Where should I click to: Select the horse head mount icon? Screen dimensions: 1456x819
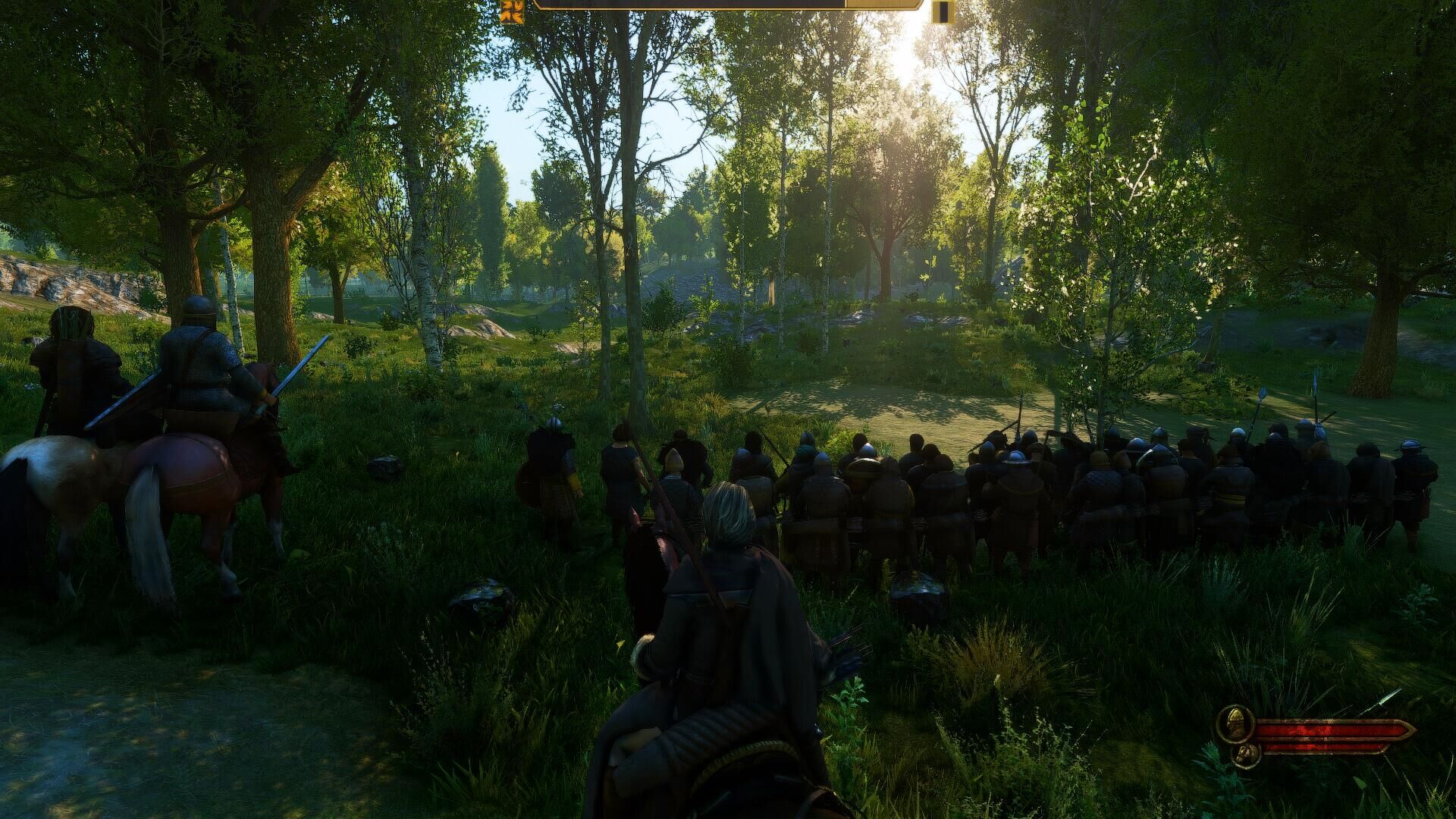1246,754
